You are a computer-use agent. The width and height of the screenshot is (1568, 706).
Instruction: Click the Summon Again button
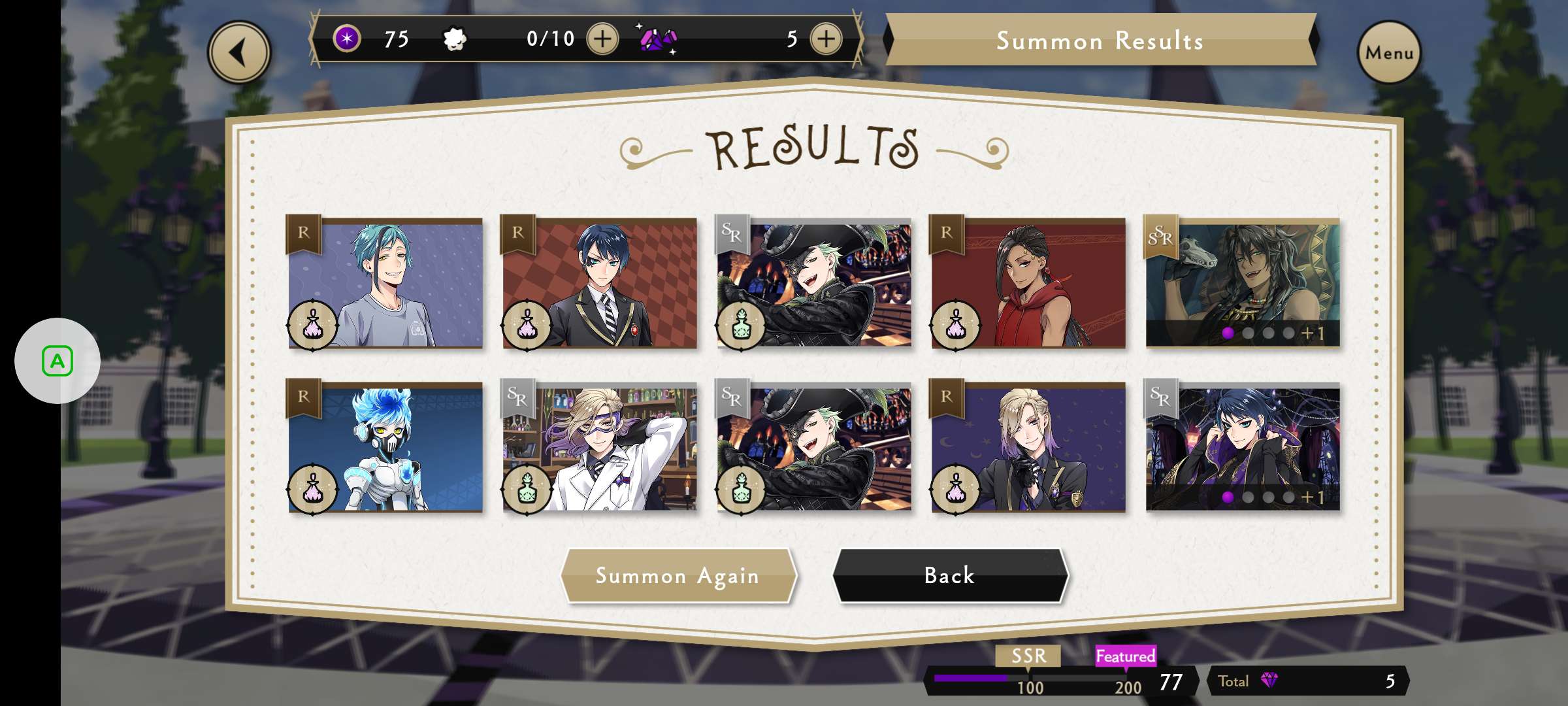(x=678, y=576)
